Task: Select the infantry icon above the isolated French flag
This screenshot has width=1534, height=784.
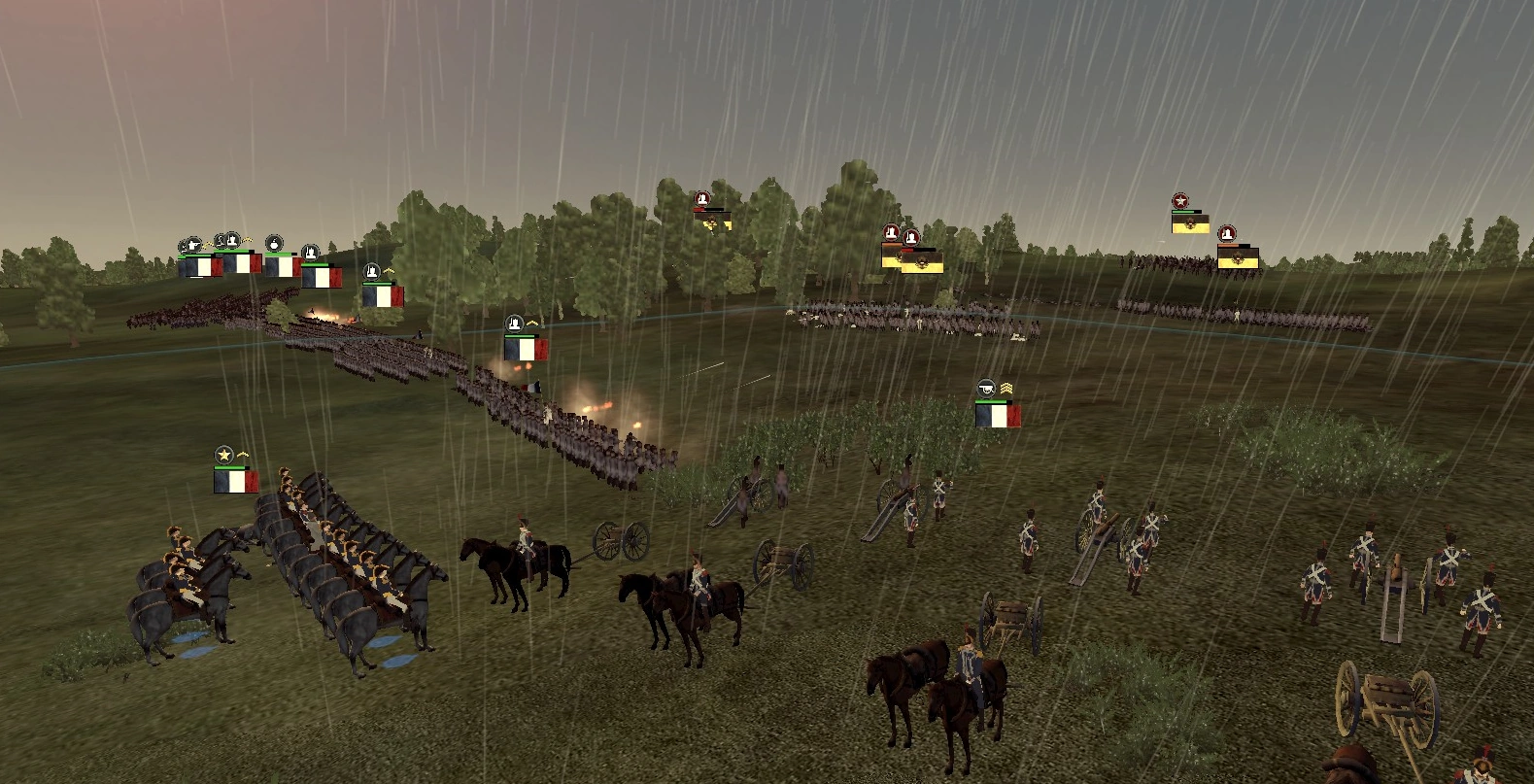Action: (x=372, y=272)
